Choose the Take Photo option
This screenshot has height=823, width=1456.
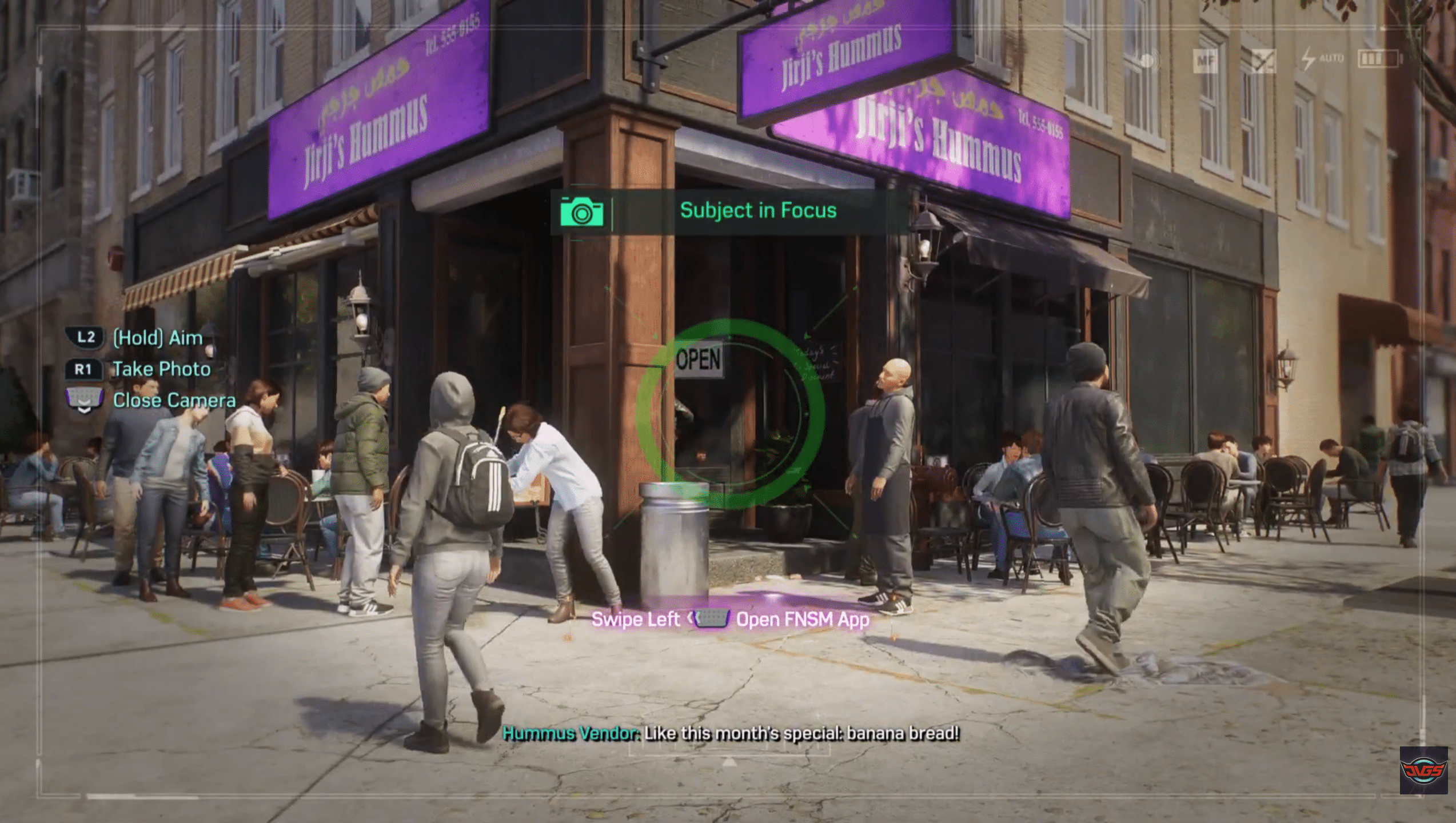161,369
